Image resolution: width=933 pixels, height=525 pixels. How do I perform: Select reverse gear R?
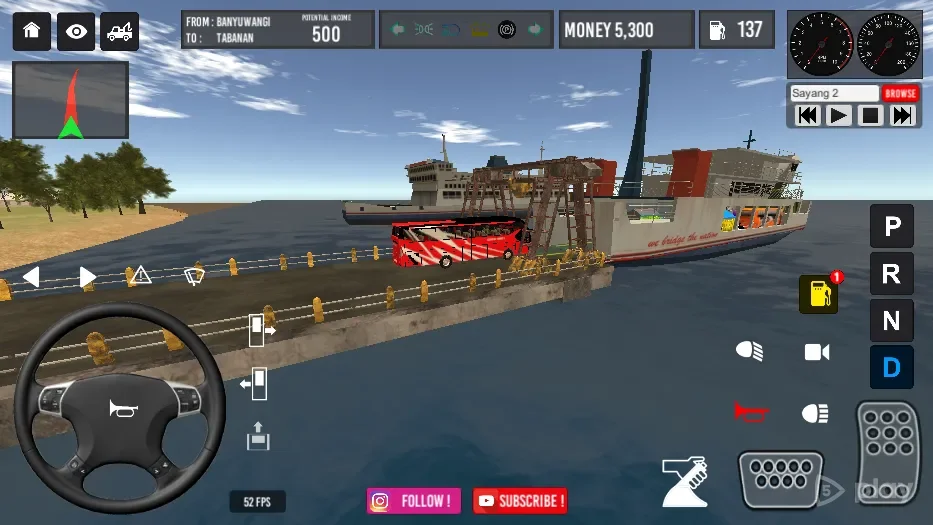[x=891, y=274]
